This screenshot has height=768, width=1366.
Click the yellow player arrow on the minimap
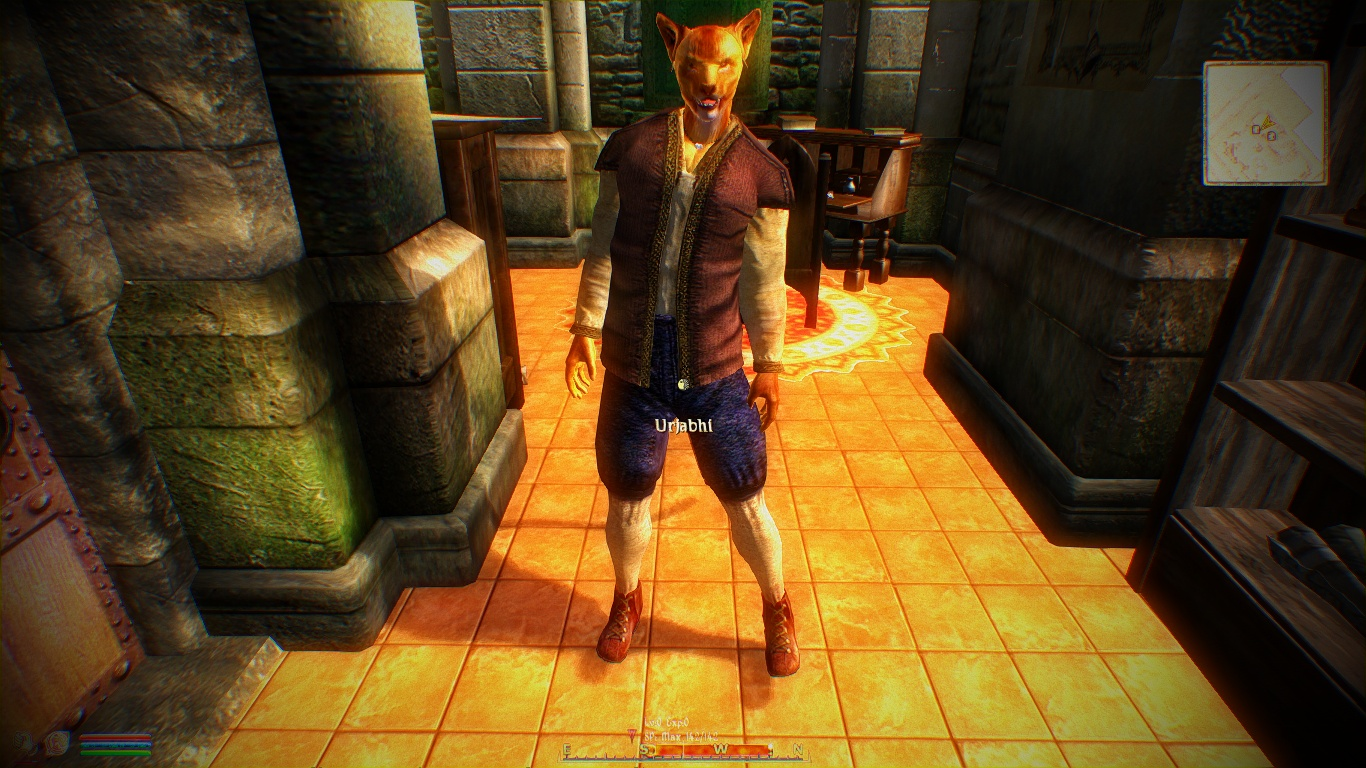click(1268, 122)
